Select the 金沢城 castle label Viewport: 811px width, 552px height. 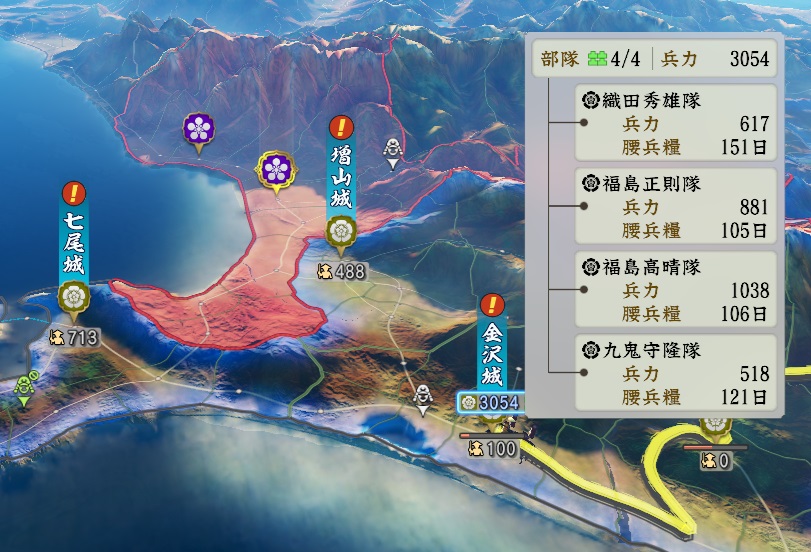click(492, 354)
